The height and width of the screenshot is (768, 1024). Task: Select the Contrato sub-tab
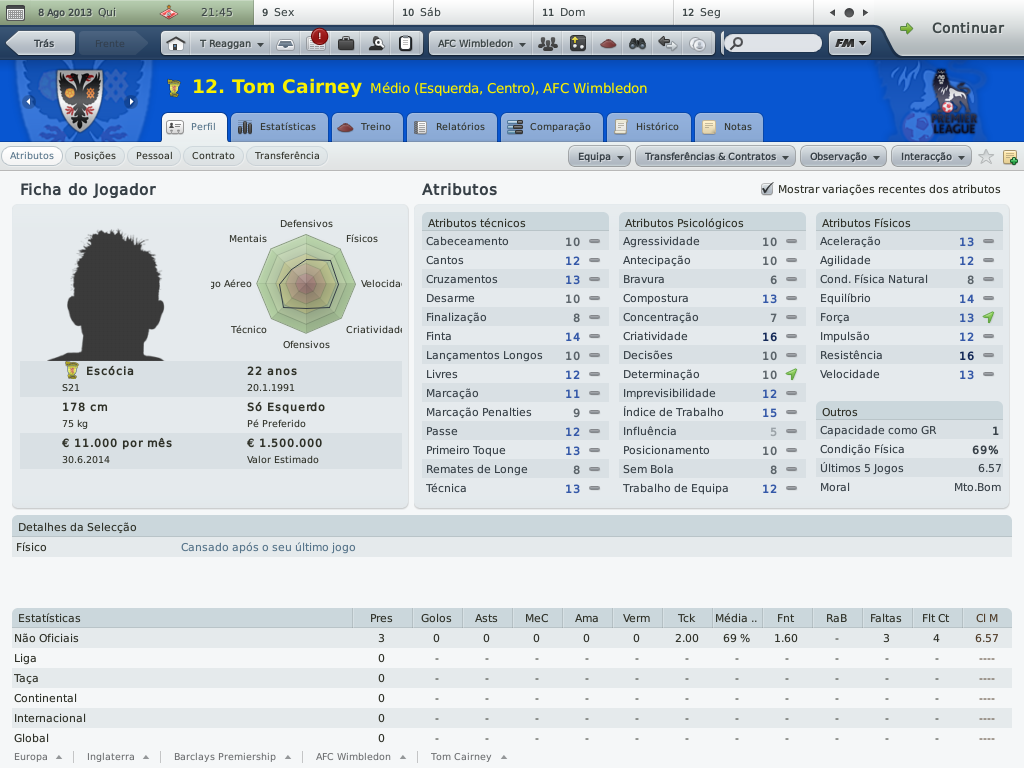point(213,156)
